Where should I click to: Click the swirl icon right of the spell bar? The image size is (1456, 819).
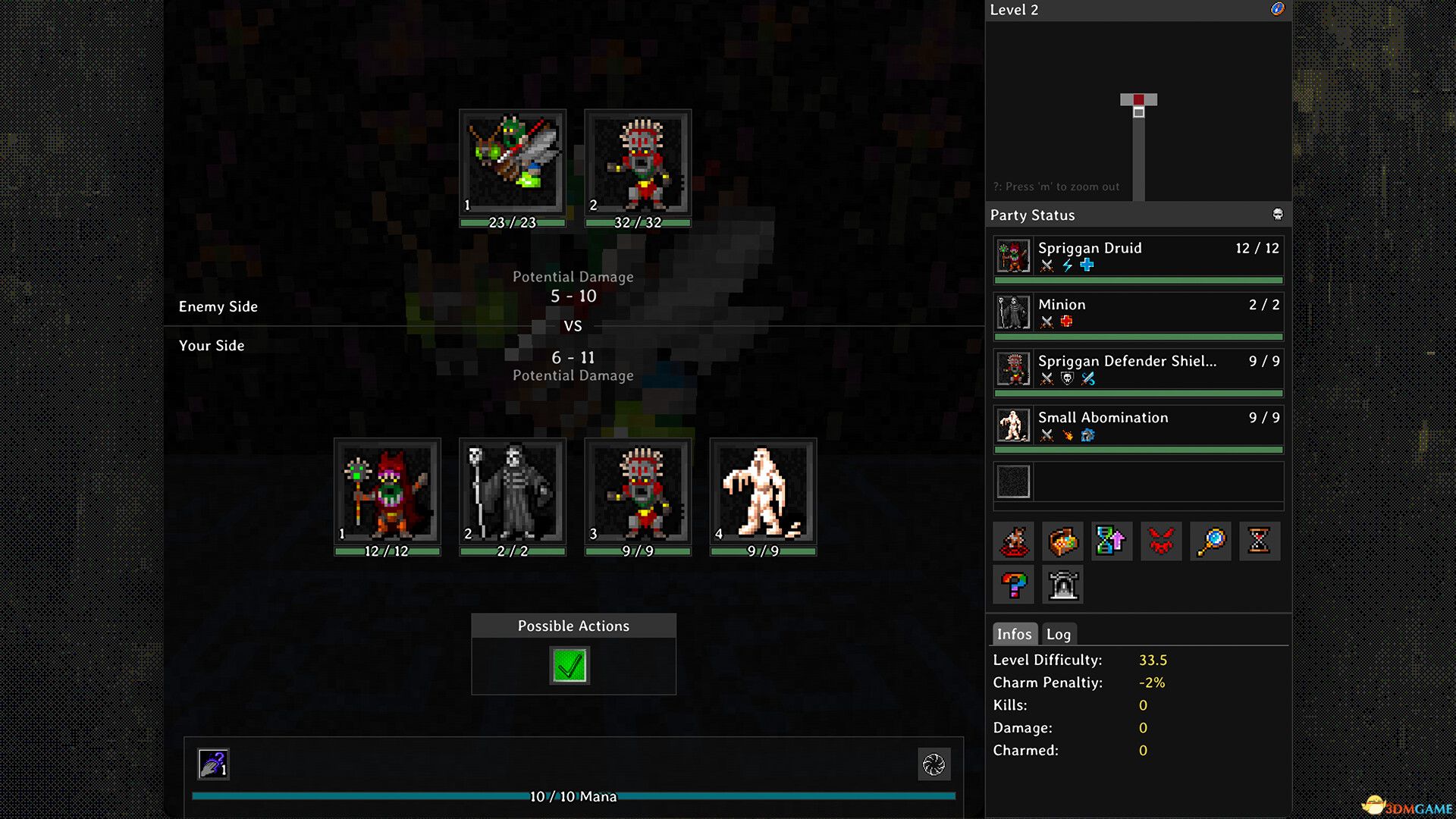[934, 764]
